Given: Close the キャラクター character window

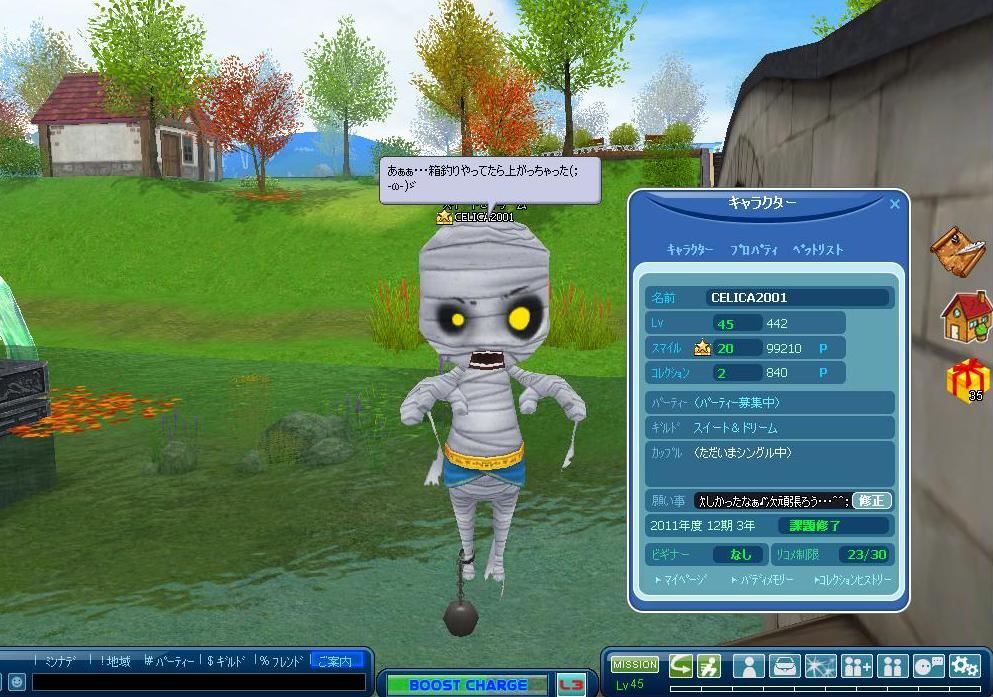Looking at the screenshot, I should coord(895,204).
